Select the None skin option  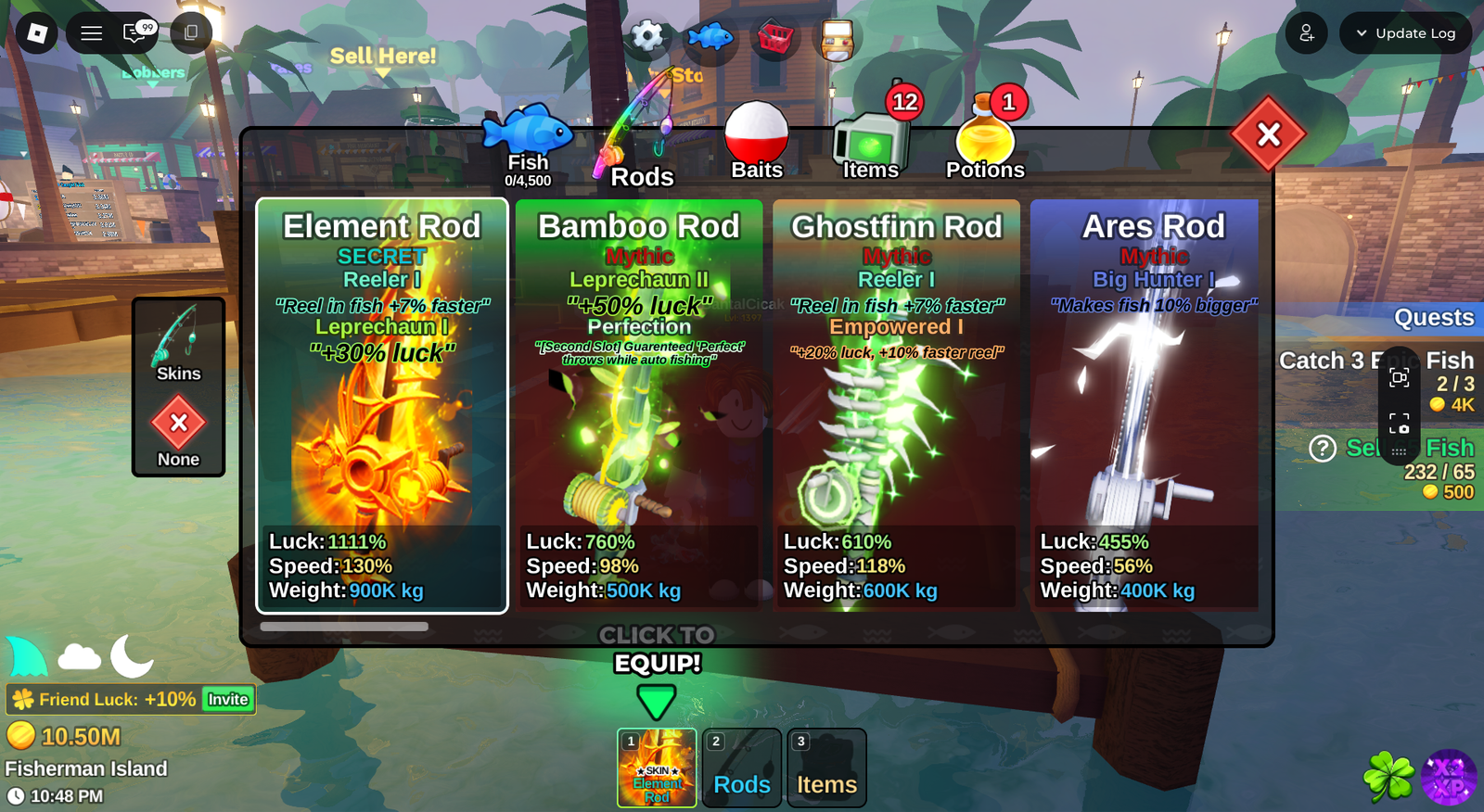pyautogui.click(x=178, y=432)
